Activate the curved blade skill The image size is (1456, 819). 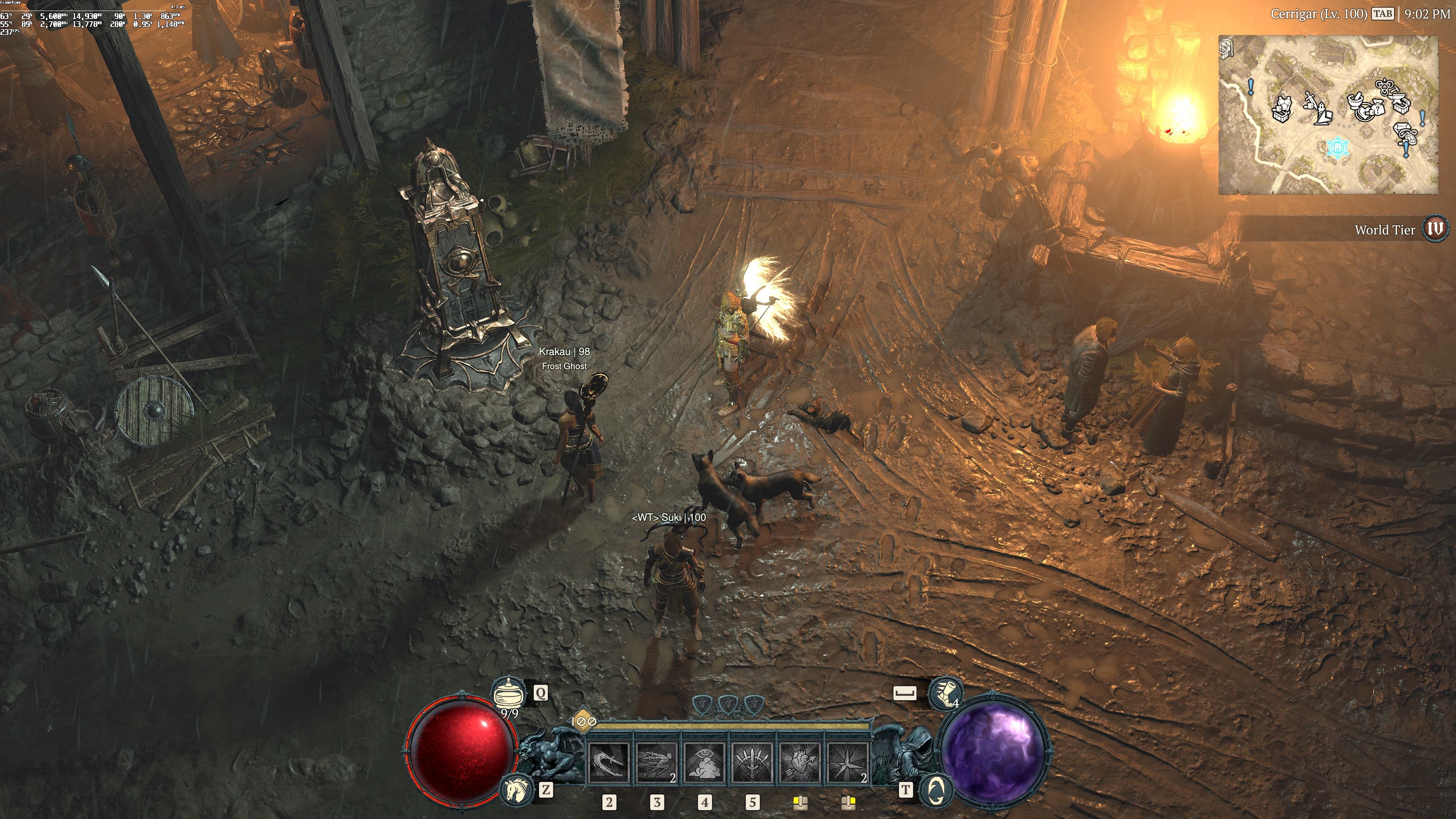tap(609, 762)
